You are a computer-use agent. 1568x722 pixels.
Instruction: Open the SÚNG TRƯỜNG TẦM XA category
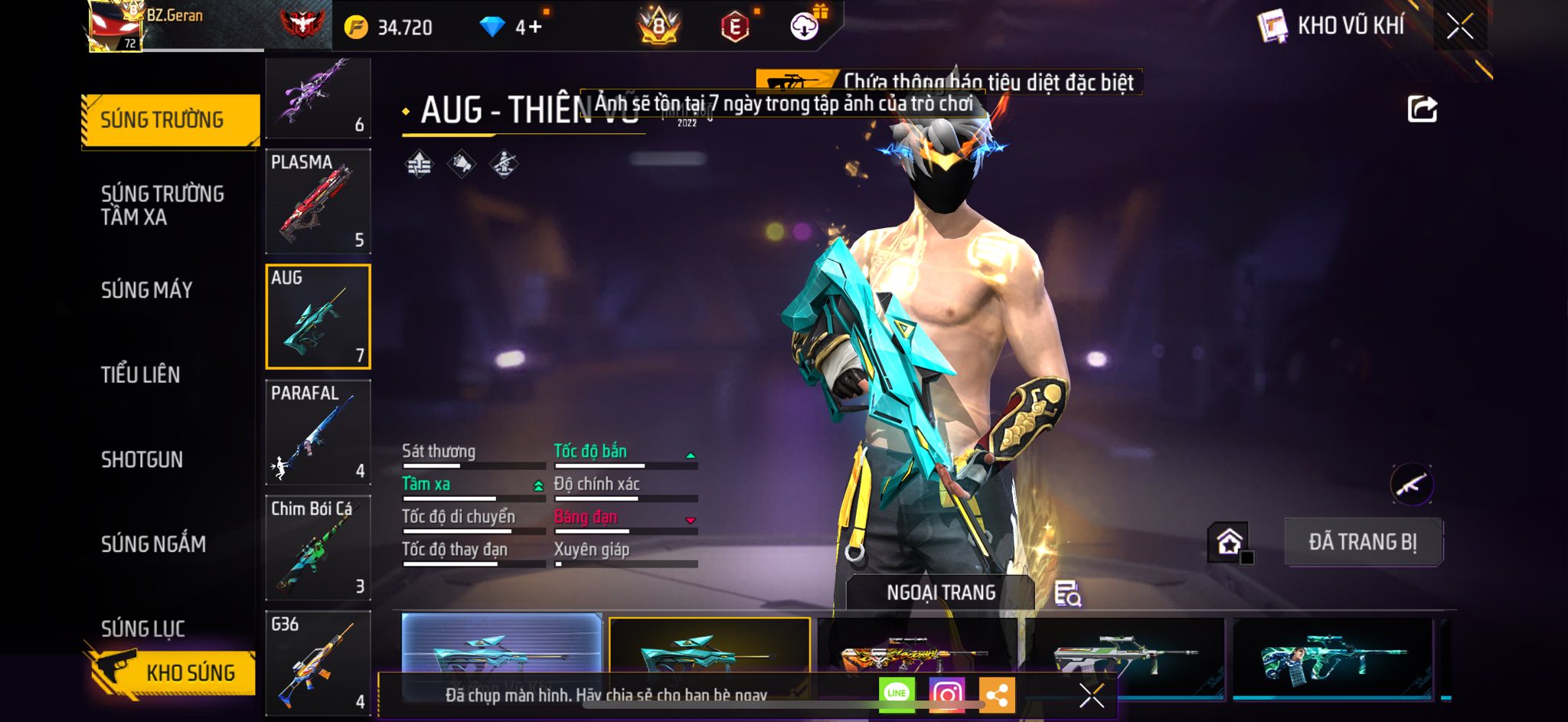point(162,205)
